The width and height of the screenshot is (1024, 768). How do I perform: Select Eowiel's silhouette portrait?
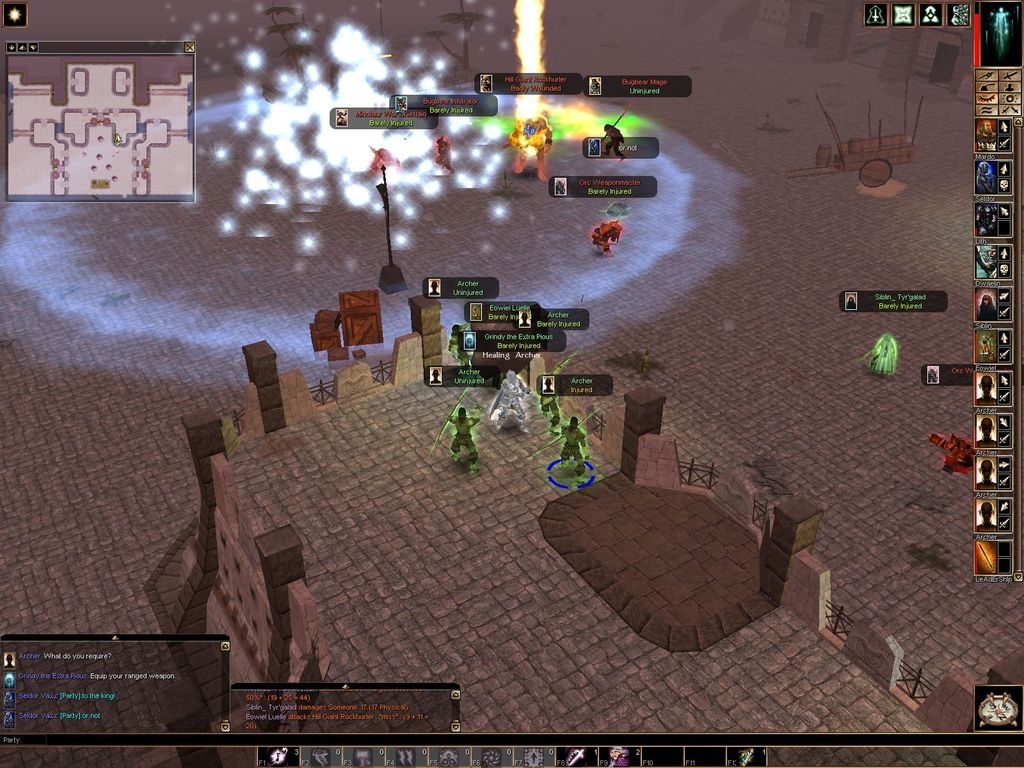(x=986, y=346)
